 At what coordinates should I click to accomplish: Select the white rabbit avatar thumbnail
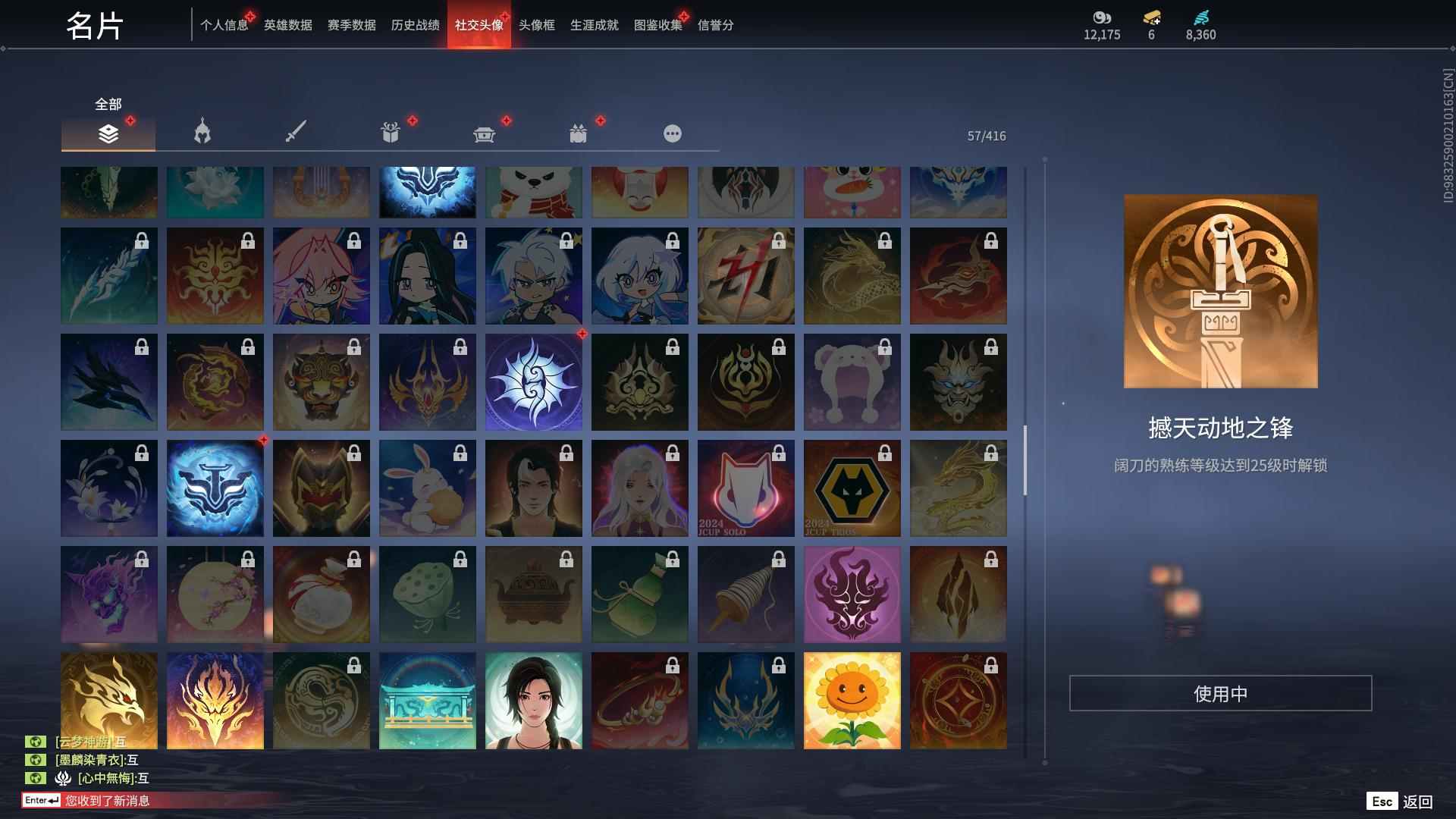tap(427, 488)
